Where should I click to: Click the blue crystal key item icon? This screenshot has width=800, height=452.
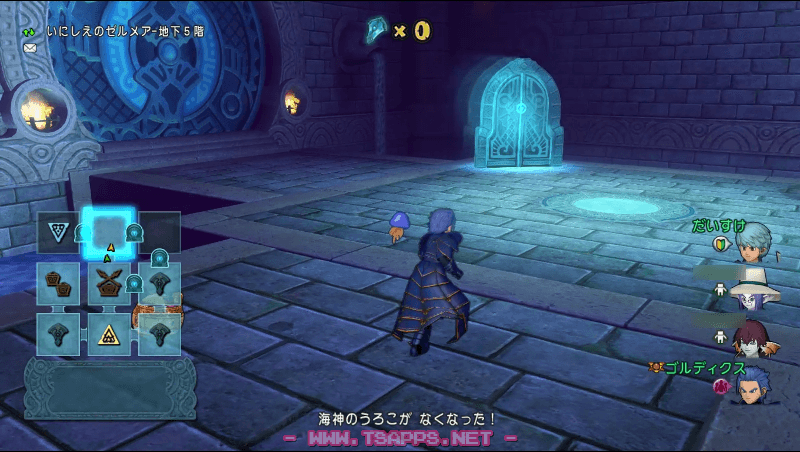click(x=376, y=31)
